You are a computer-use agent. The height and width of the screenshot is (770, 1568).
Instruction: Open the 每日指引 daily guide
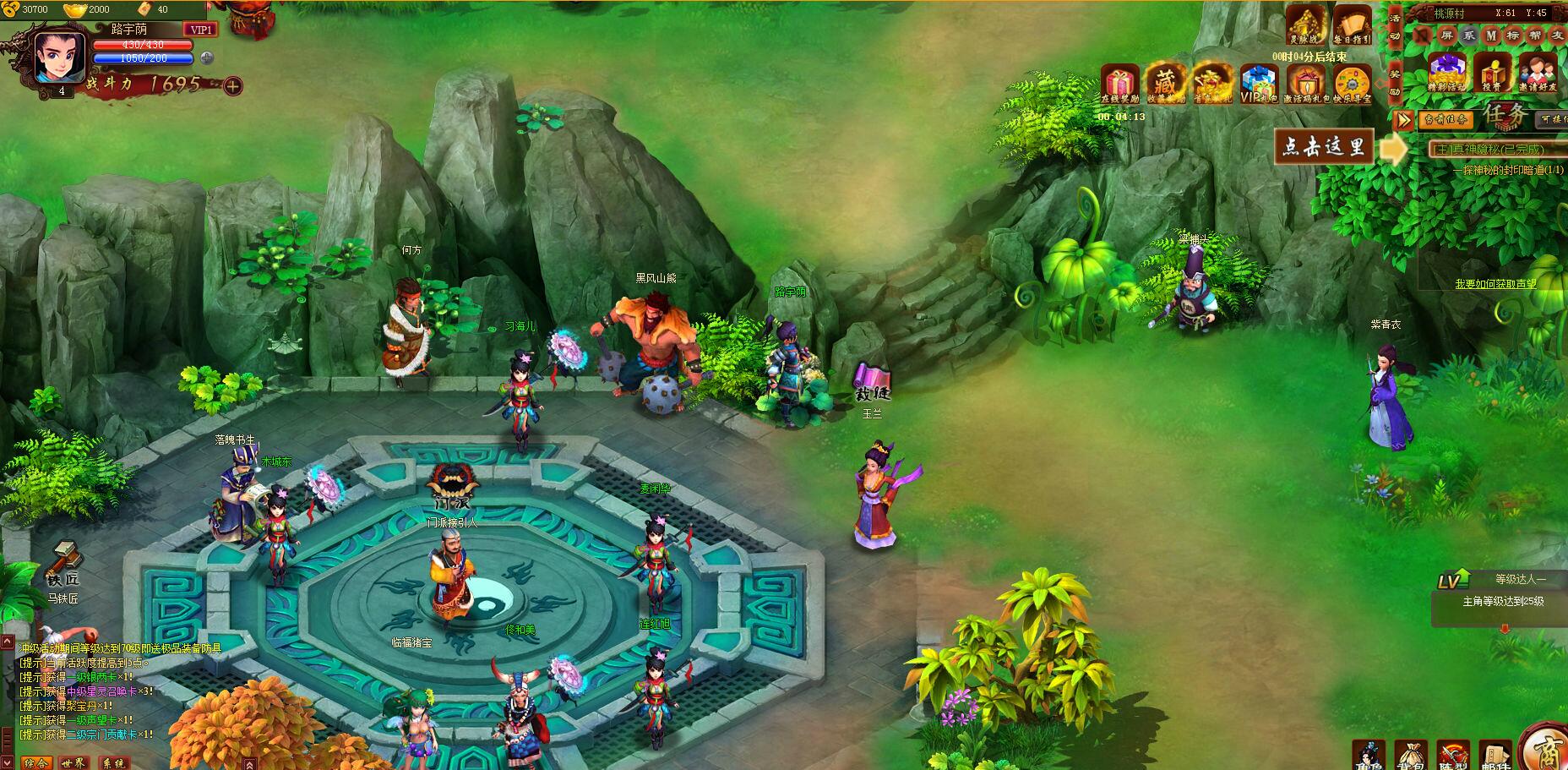click(x=1352, y=23)
